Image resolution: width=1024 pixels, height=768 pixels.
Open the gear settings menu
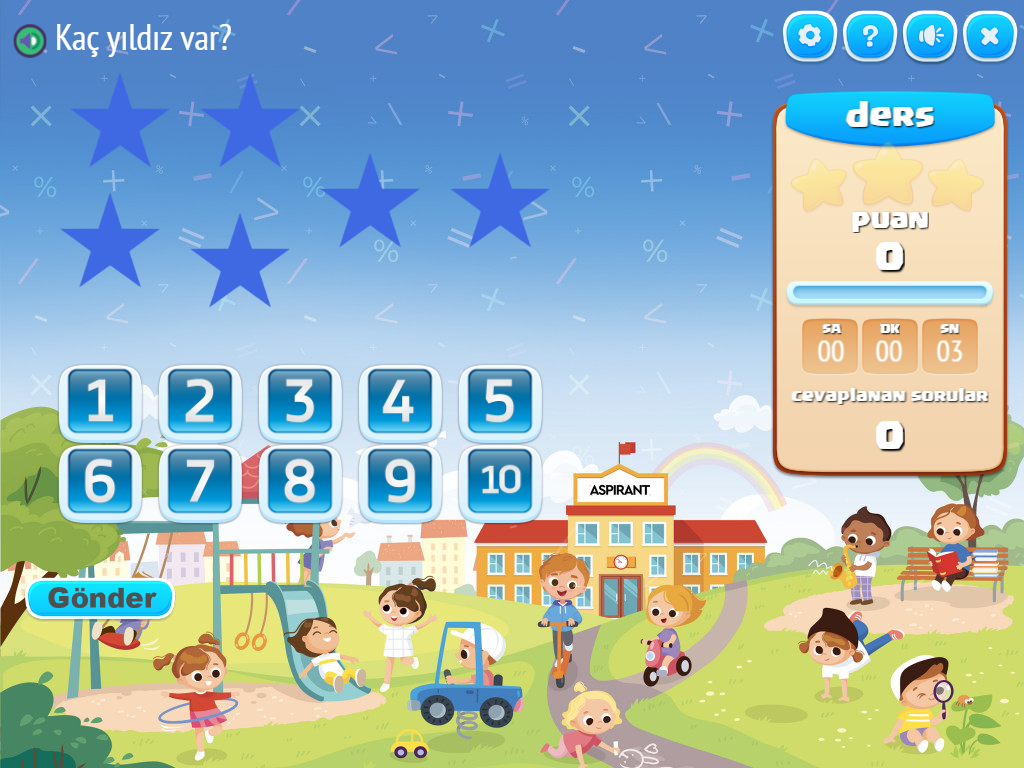[x=809, y=37]
